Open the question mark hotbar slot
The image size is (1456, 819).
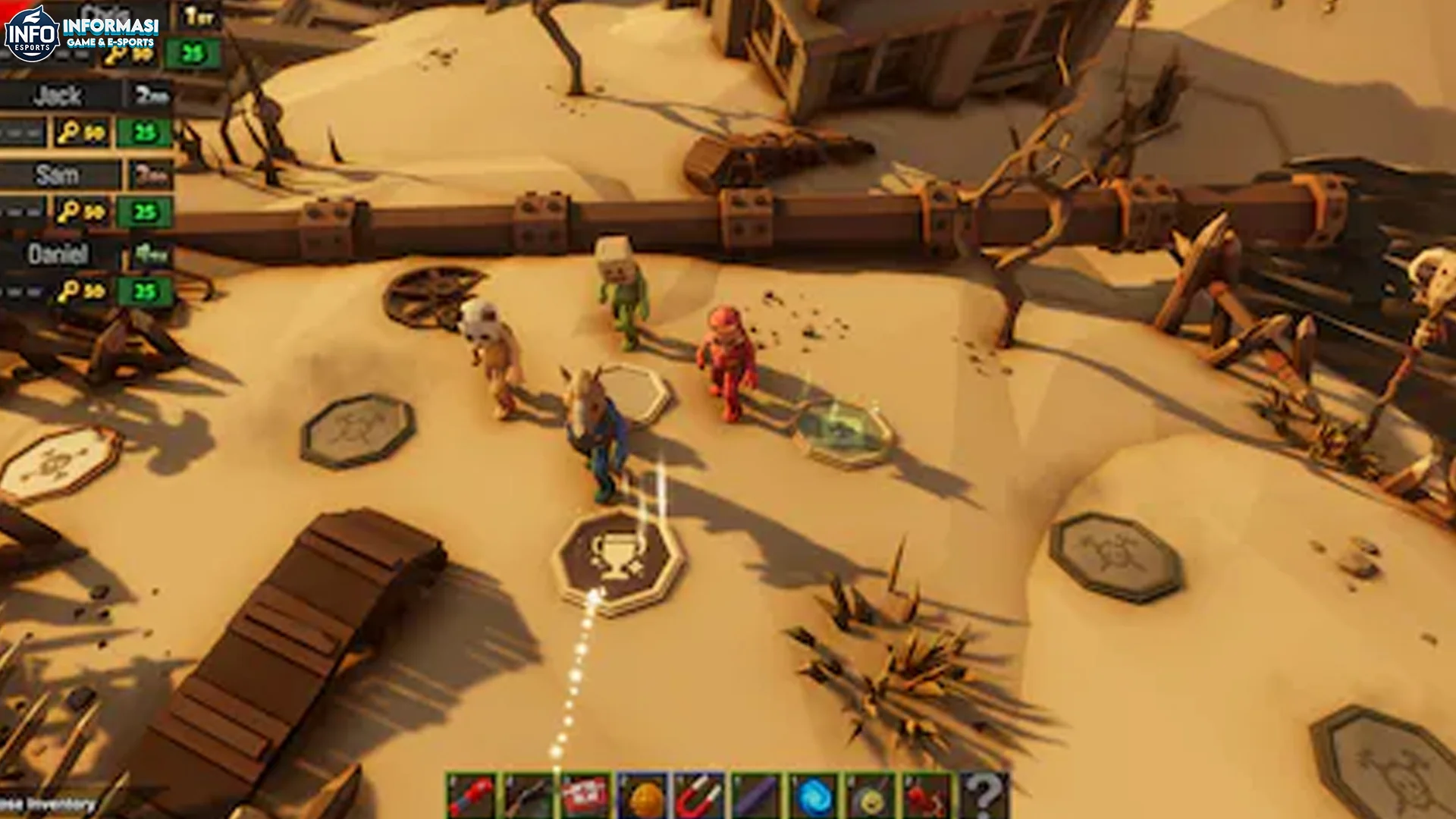984,795
